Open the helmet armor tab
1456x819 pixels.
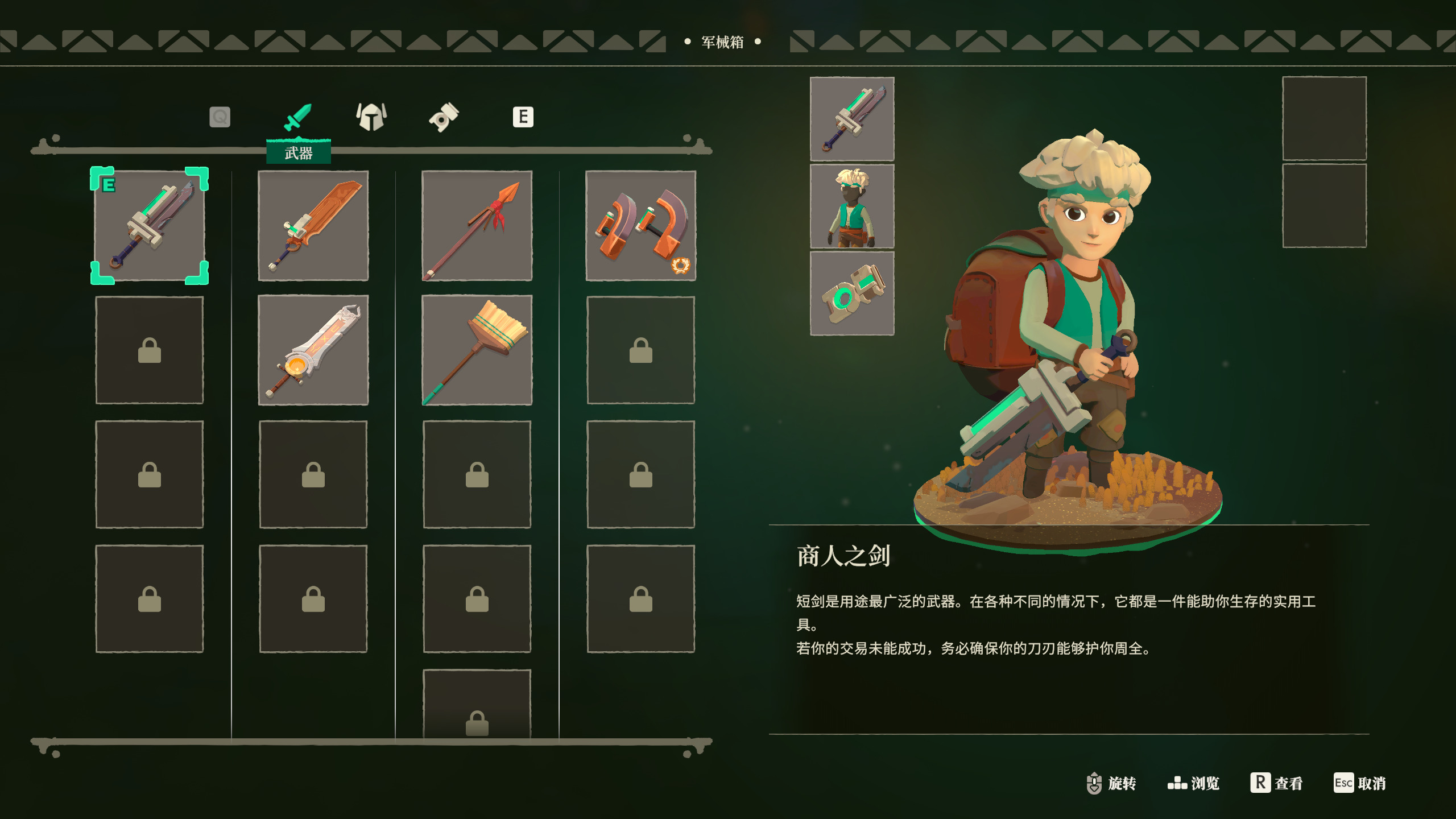(371, 117)
